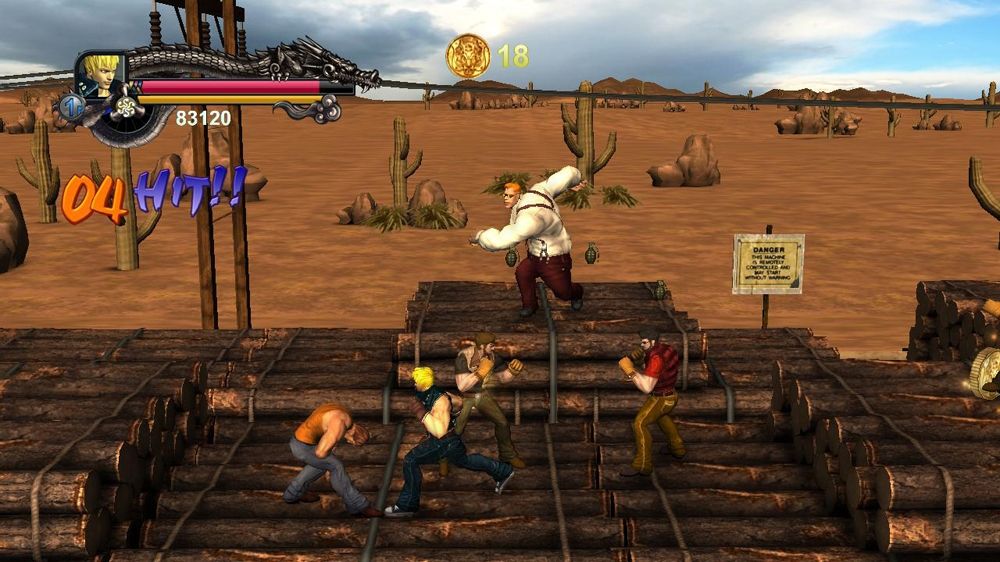Click the blue lives counter badge
Image resolution: width=1000 pixels, height=562 pixels.
70,106
